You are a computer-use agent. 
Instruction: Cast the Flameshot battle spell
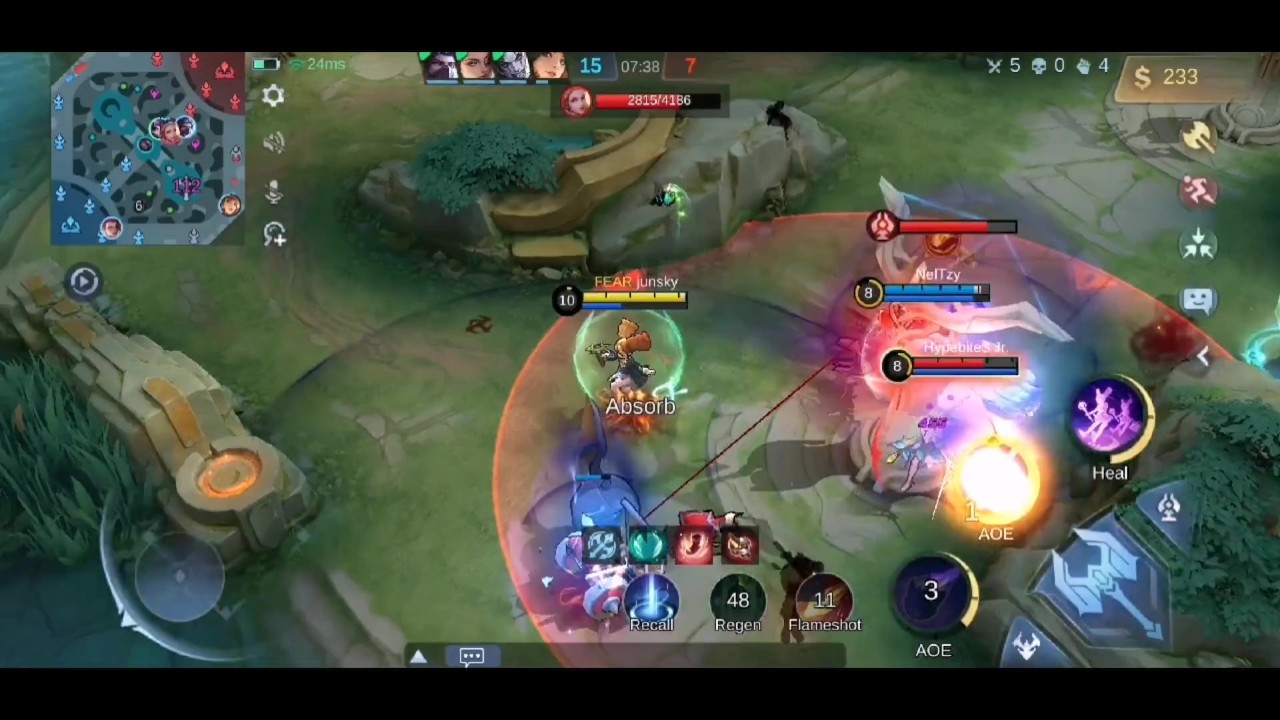(x=824, y=599)
